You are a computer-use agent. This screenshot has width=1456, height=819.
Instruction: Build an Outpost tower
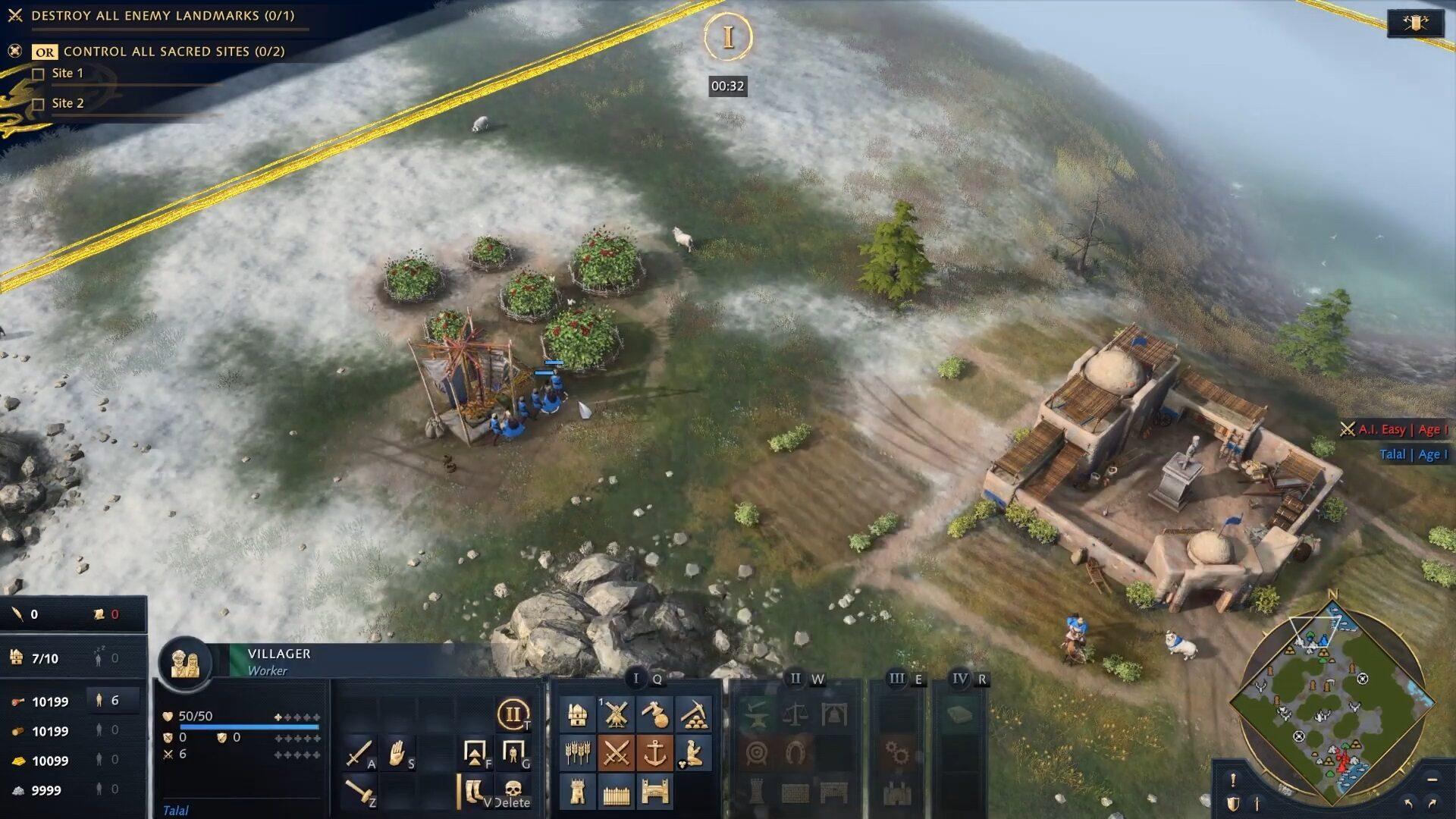coord(578,792)
